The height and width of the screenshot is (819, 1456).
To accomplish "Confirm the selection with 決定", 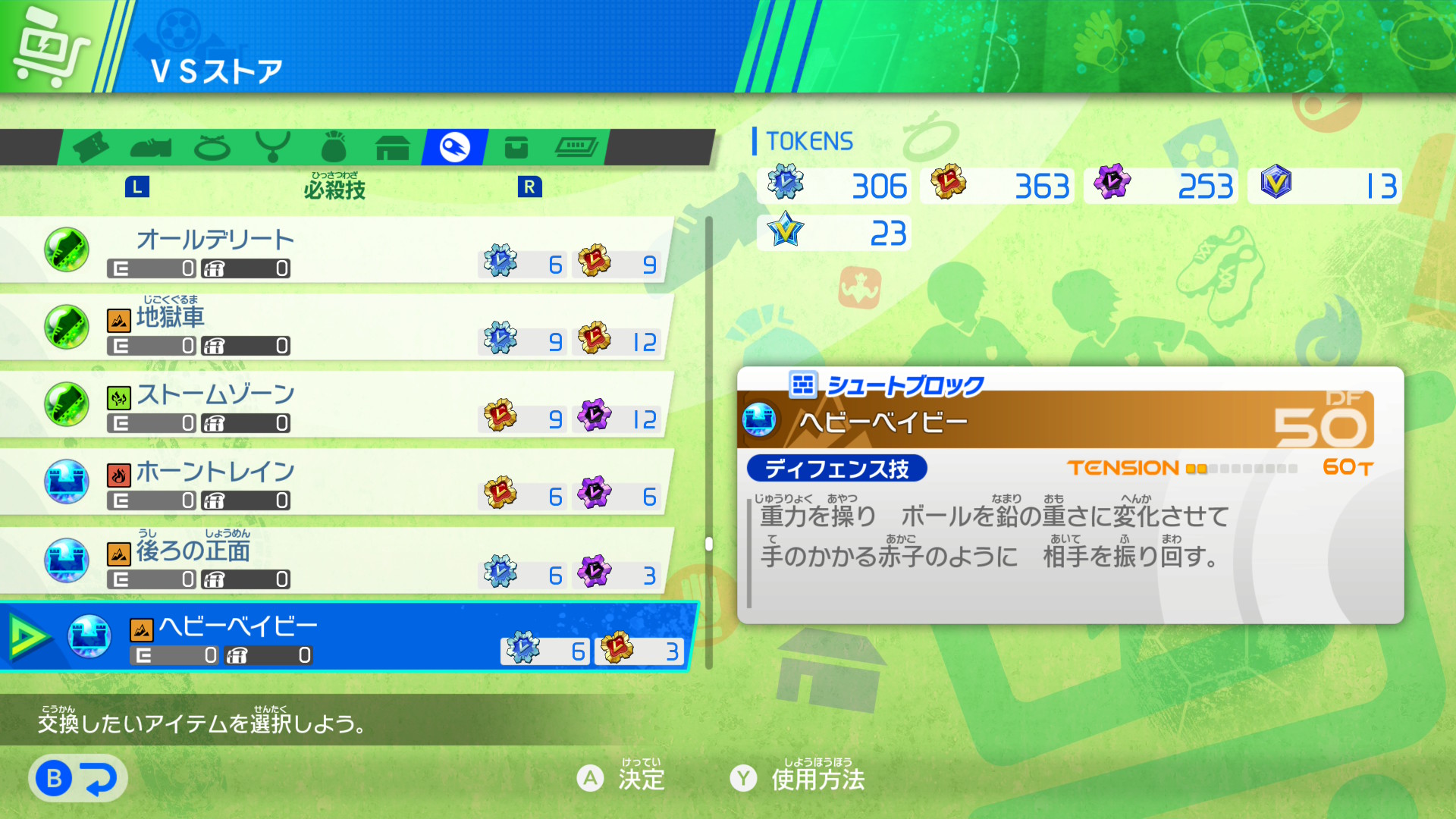I will (622, 778).
